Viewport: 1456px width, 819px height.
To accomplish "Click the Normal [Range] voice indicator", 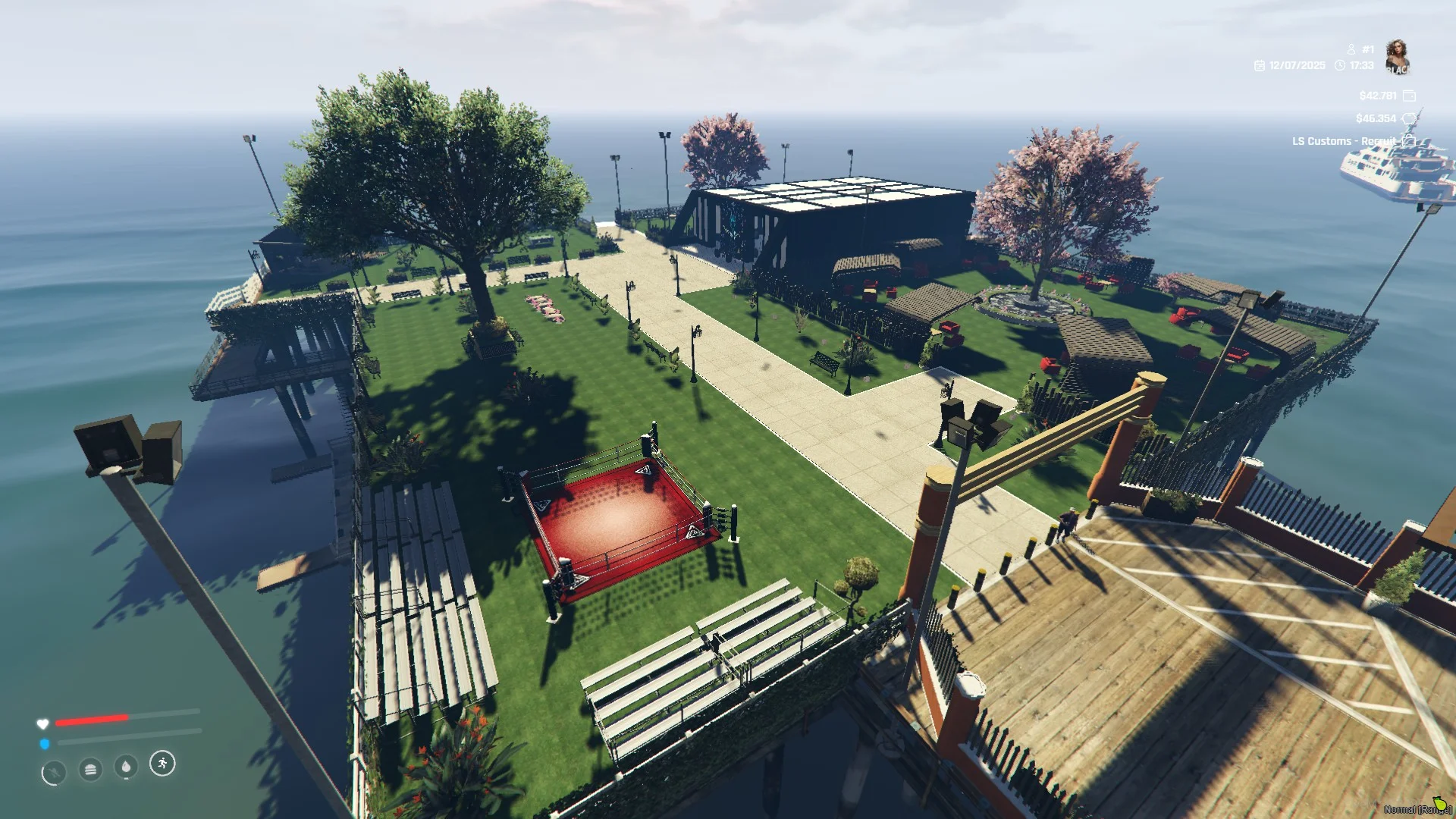I will coord(1417,808).
